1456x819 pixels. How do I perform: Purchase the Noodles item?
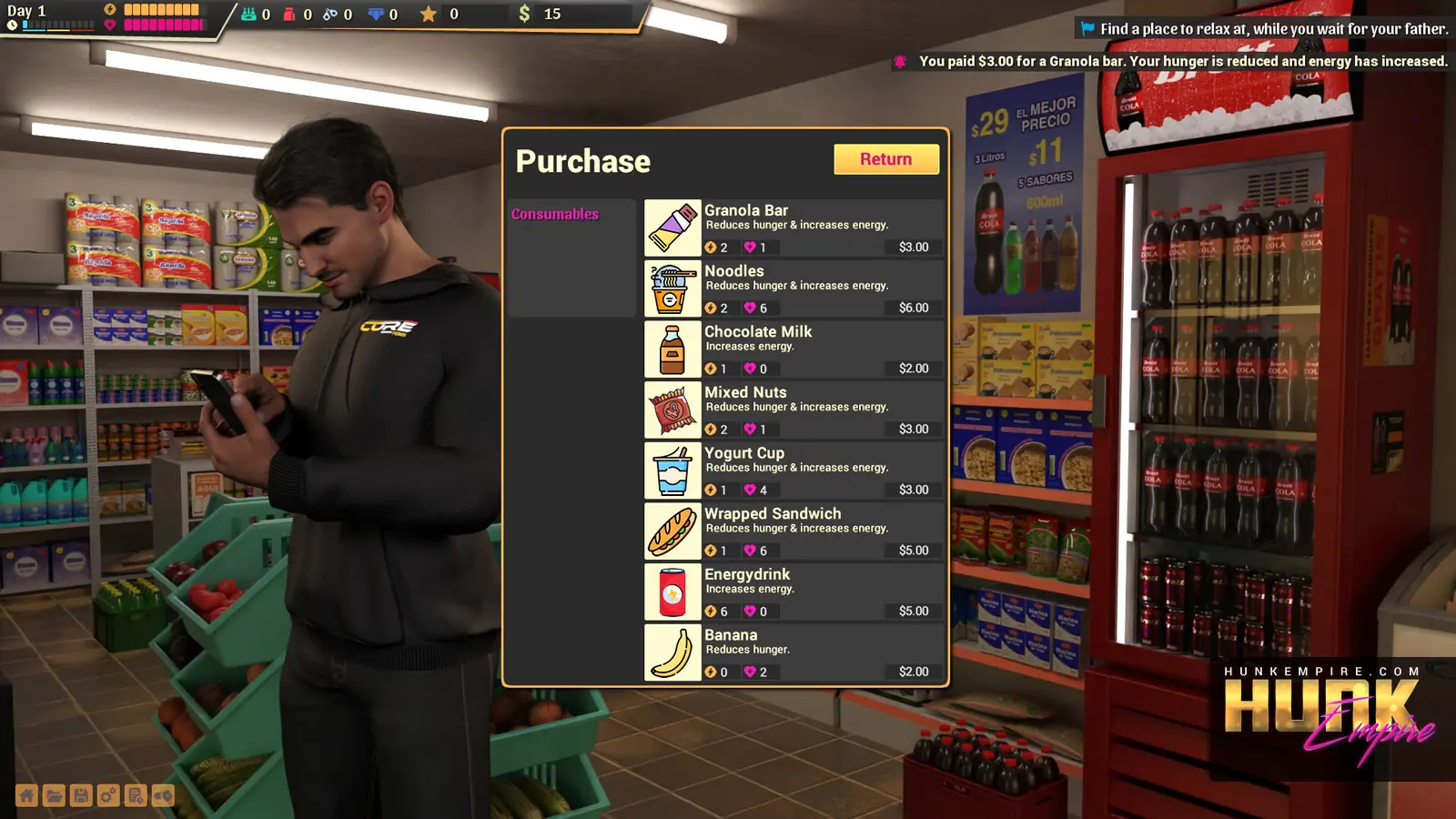point(793,288)
